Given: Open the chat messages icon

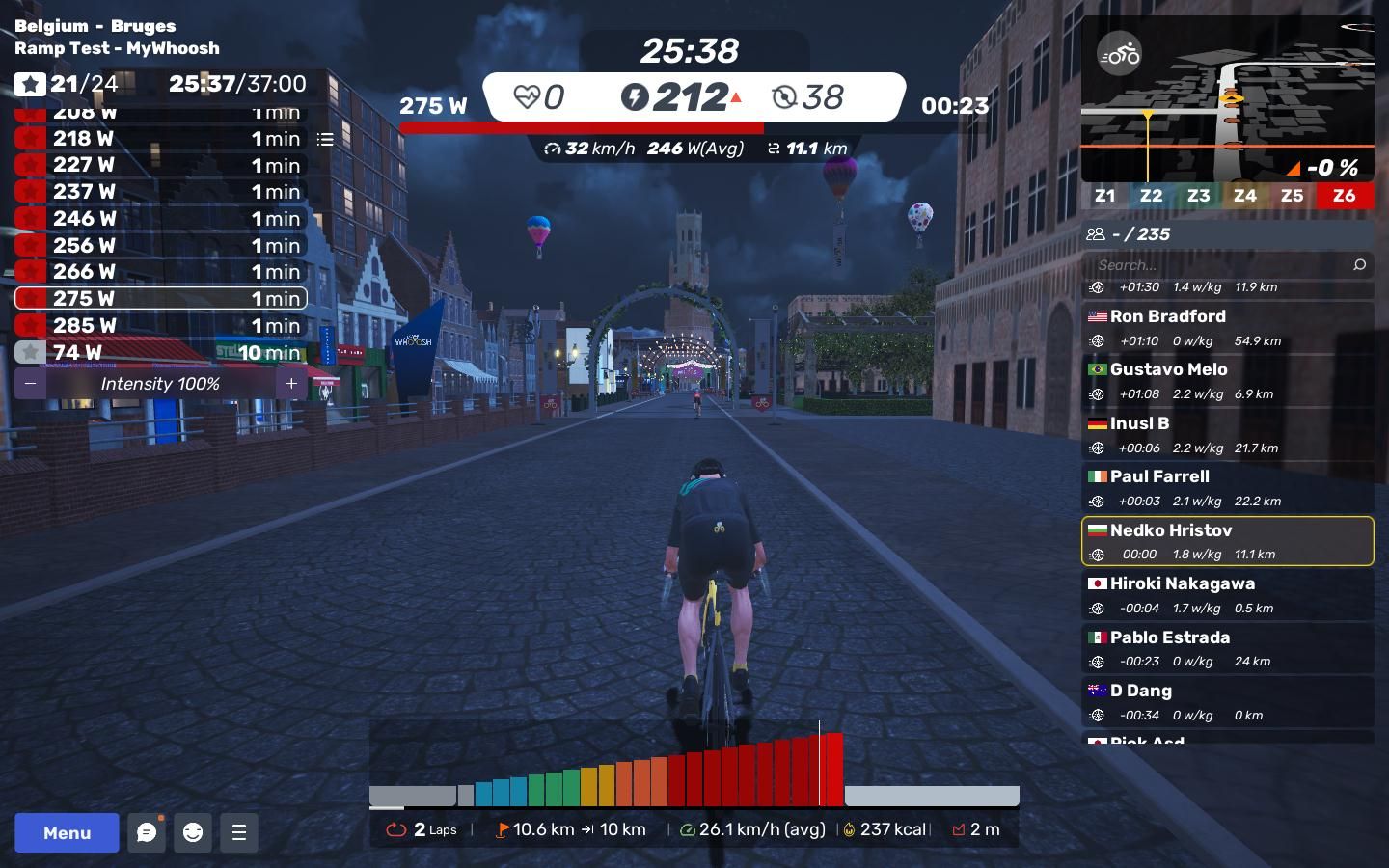Looking at the screenshot, I should click(x=147, y=832).
